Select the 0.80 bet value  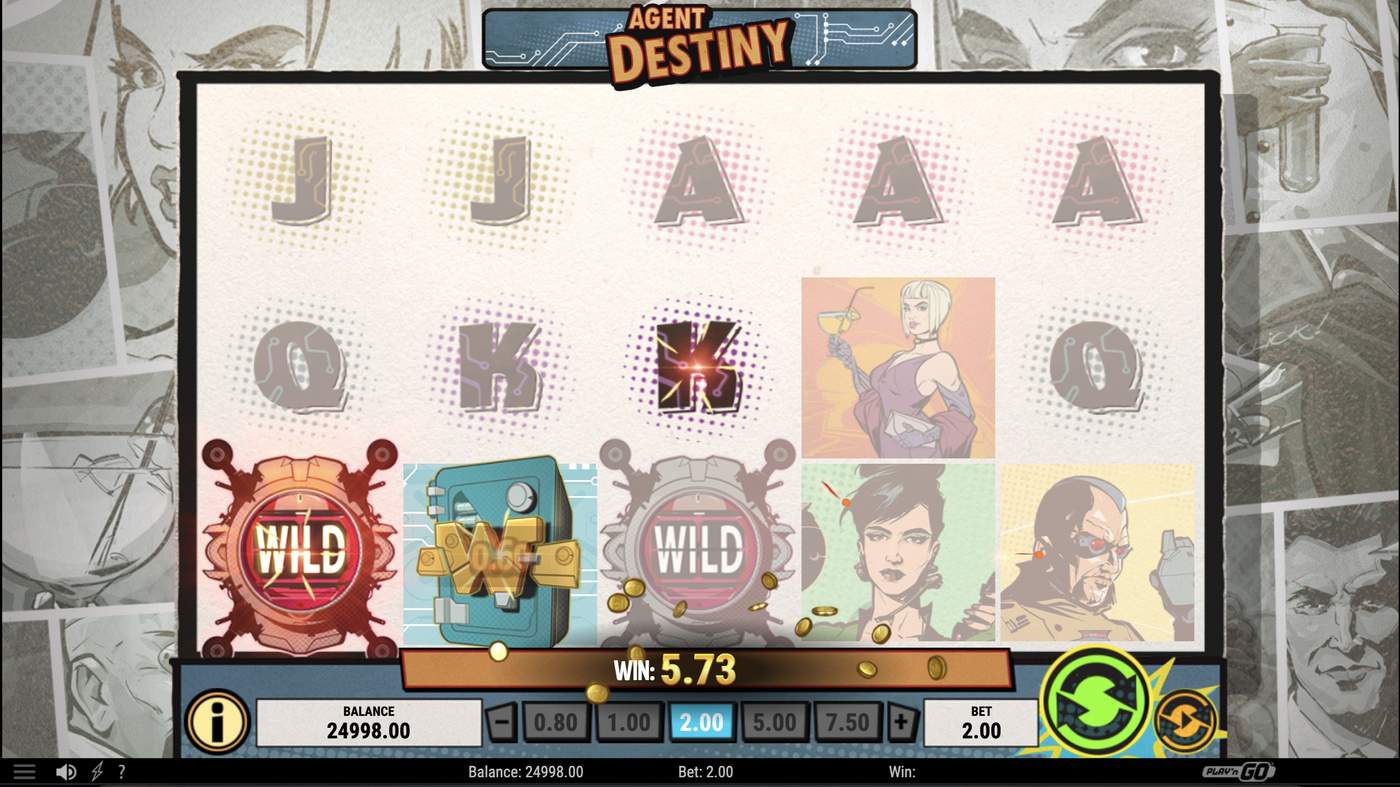pos(556,722)
